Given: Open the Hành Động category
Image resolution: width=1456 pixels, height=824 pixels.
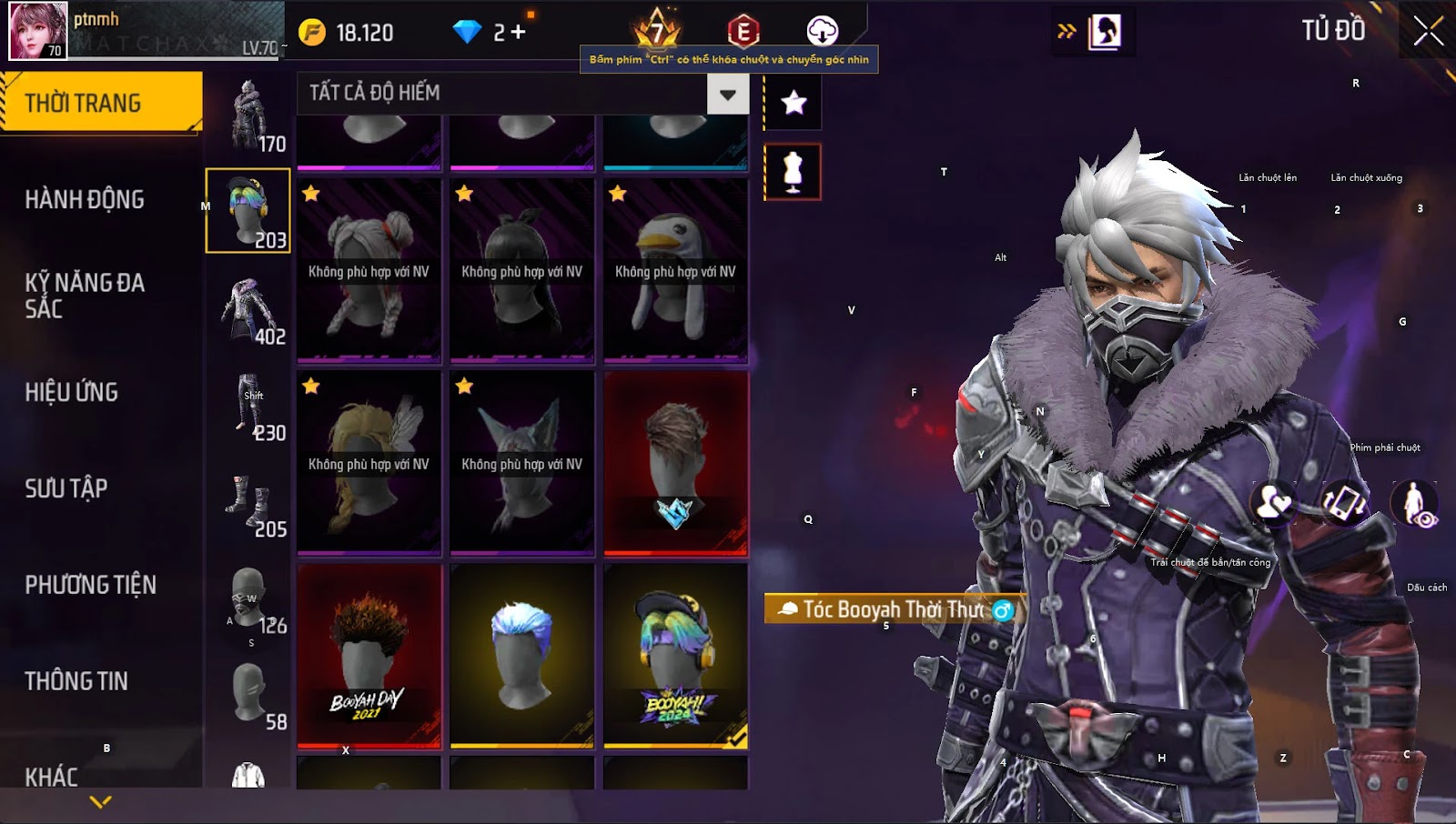Looking at the screenshot, I should 85,199.
